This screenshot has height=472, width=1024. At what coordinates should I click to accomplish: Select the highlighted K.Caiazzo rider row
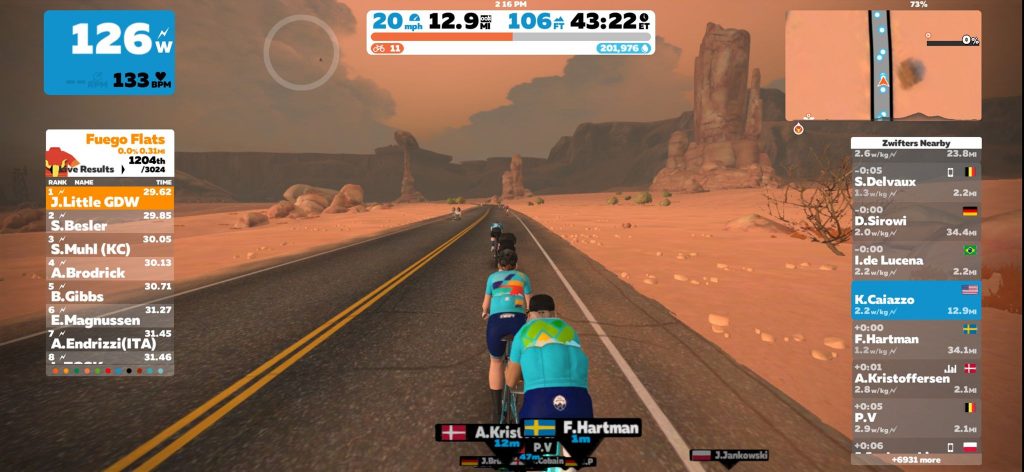(915, 299)
